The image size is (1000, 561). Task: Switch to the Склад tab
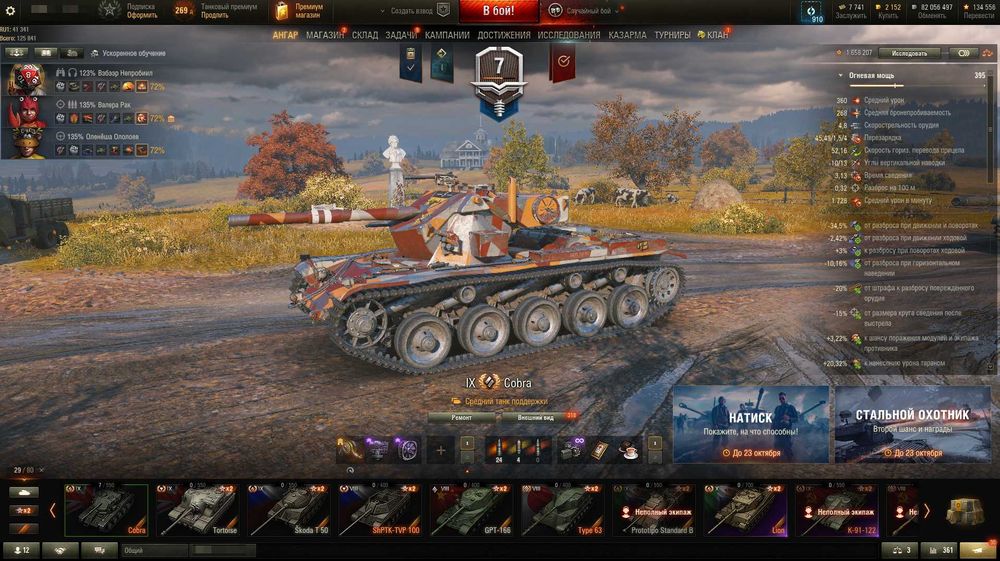tap(365, 35)
